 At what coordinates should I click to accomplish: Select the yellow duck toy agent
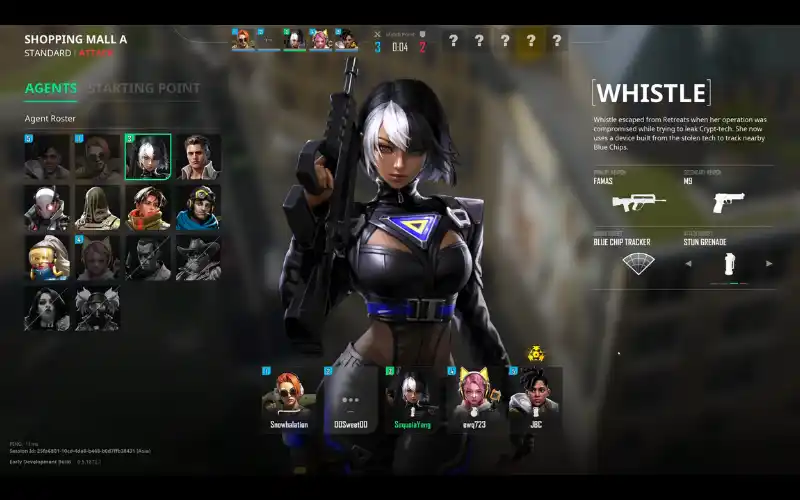coord(47,258)
